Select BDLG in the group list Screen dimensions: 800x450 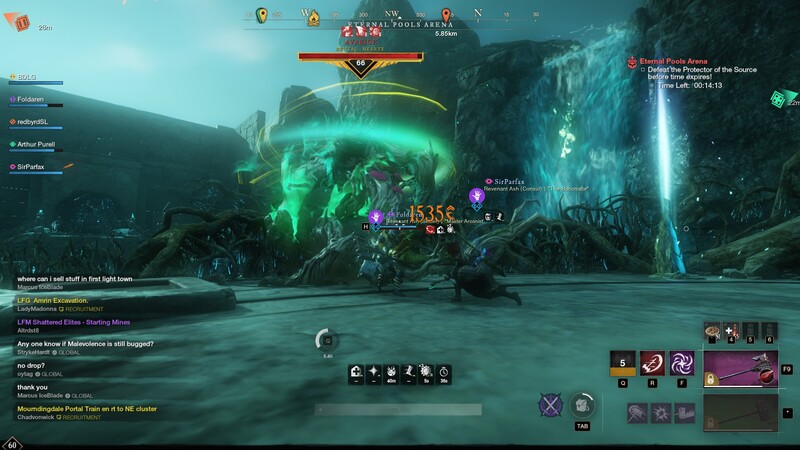(x=26, y=76)
